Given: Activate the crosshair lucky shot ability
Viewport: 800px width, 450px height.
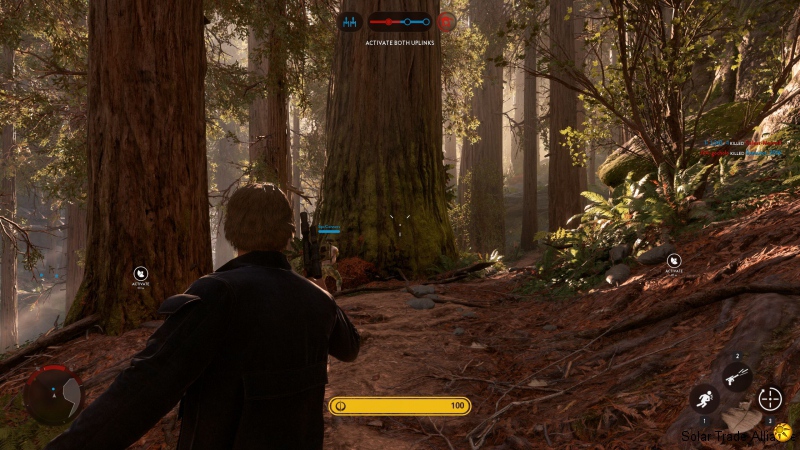Looking at the screenshot, I should tap(770, 398).
